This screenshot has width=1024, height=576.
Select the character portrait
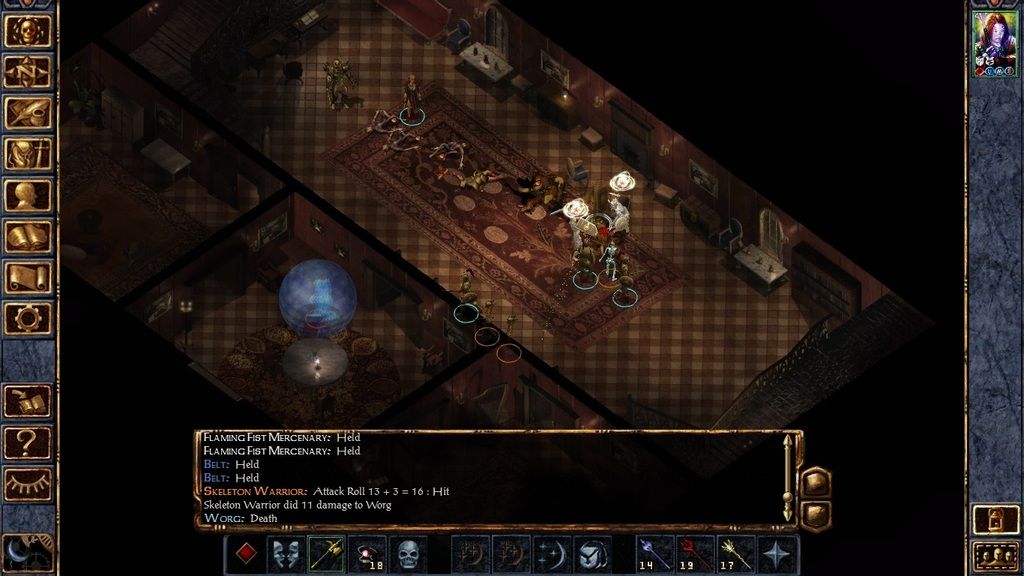pos(995,44)
